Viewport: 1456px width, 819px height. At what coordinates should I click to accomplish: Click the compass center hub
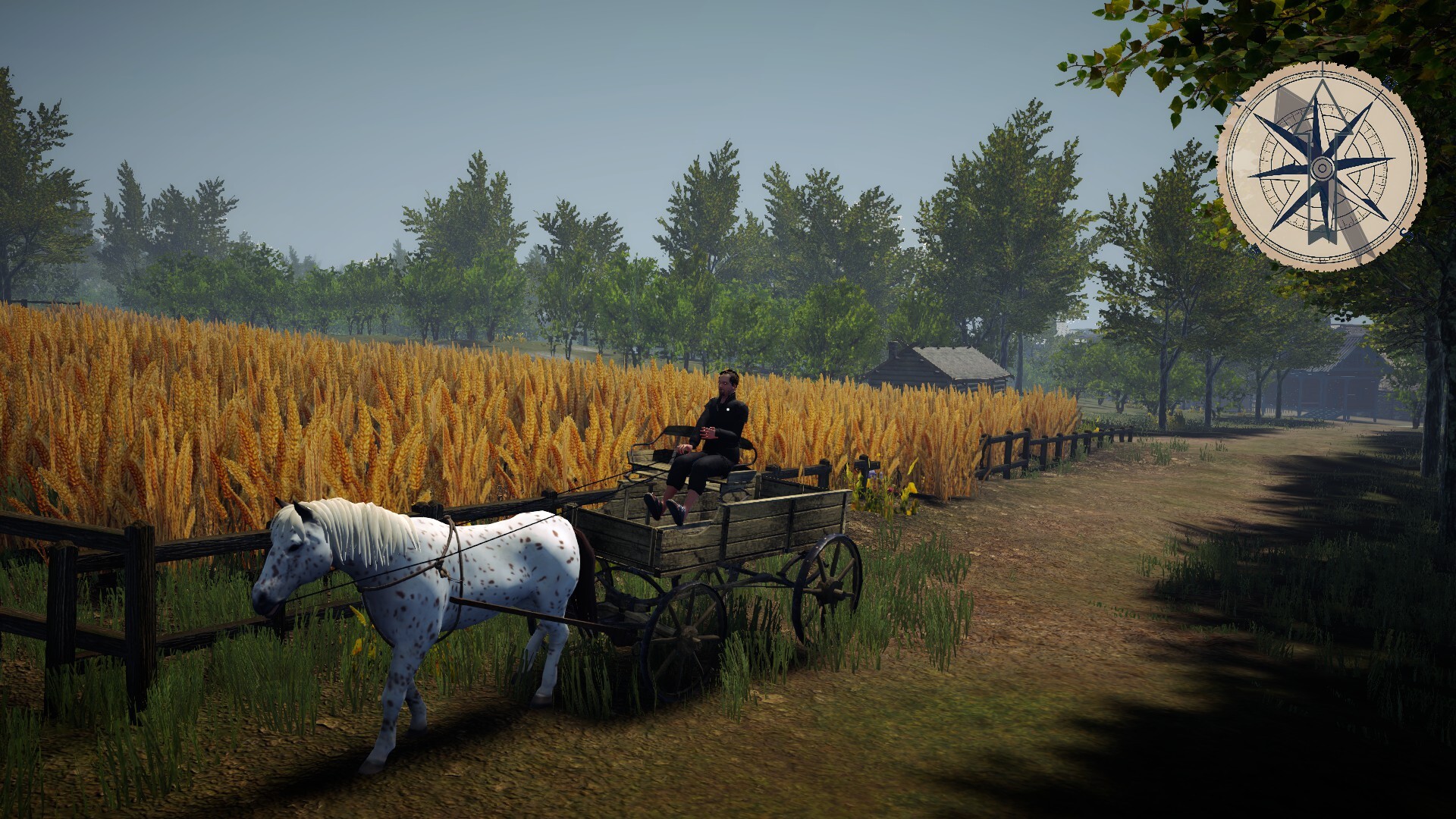click(x=1322, y=168)
